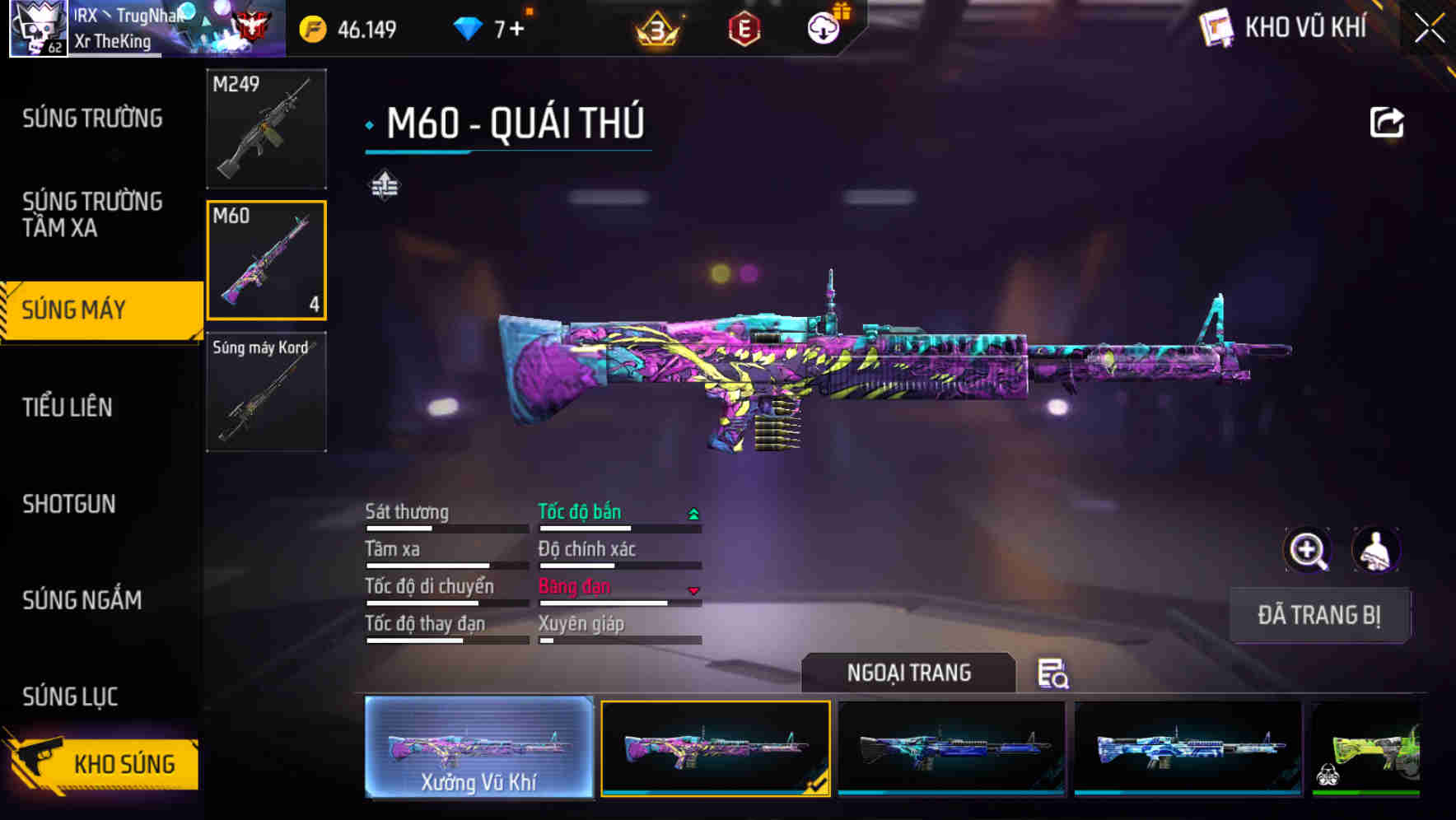Preview weapon on character icon
Viewport: 1456px width, 820px height.
point(1375,550)
